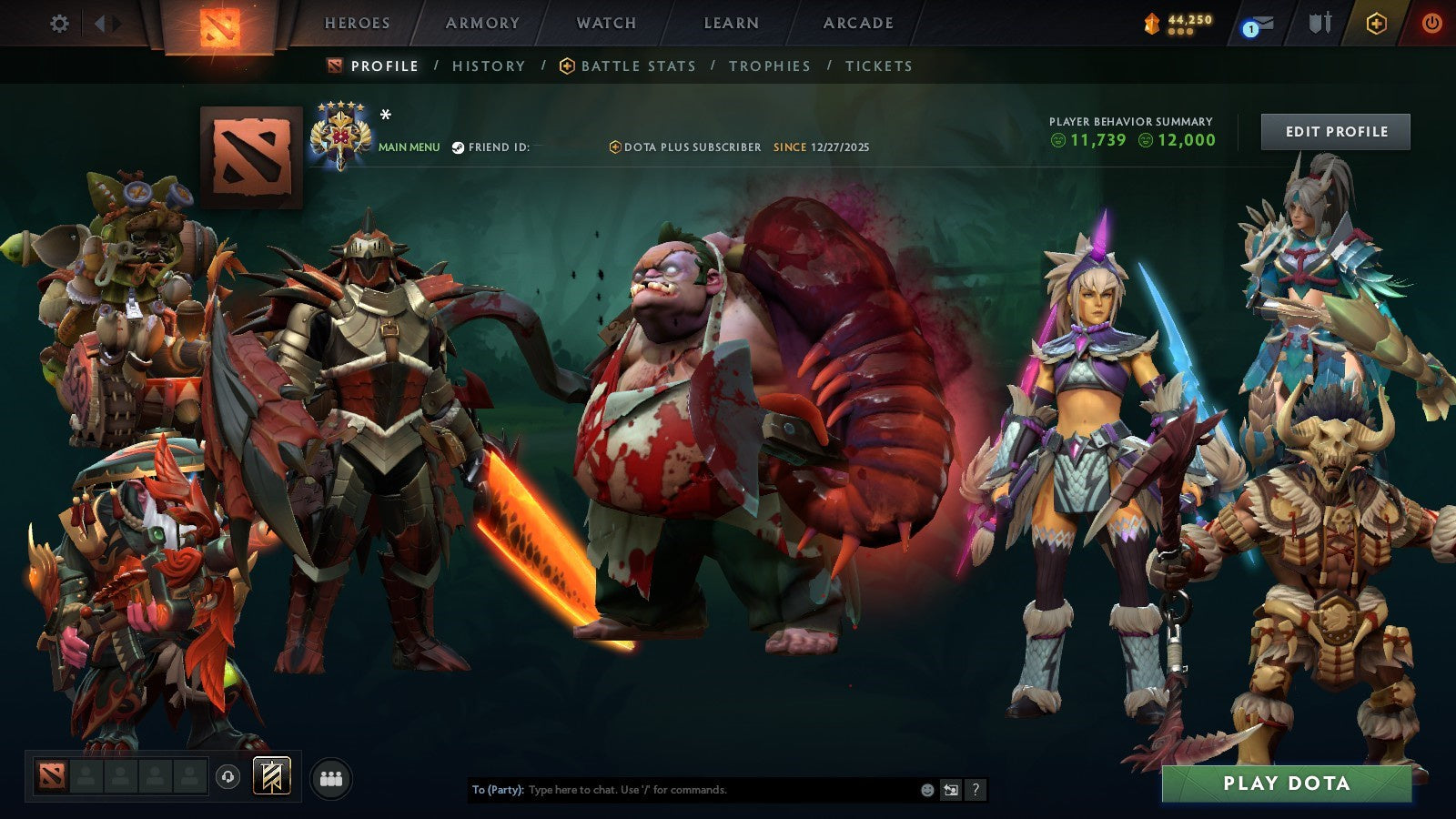Open the TROPHIES tab
The width and height of the screenshot is (1456, 819).
coord(770,66)
